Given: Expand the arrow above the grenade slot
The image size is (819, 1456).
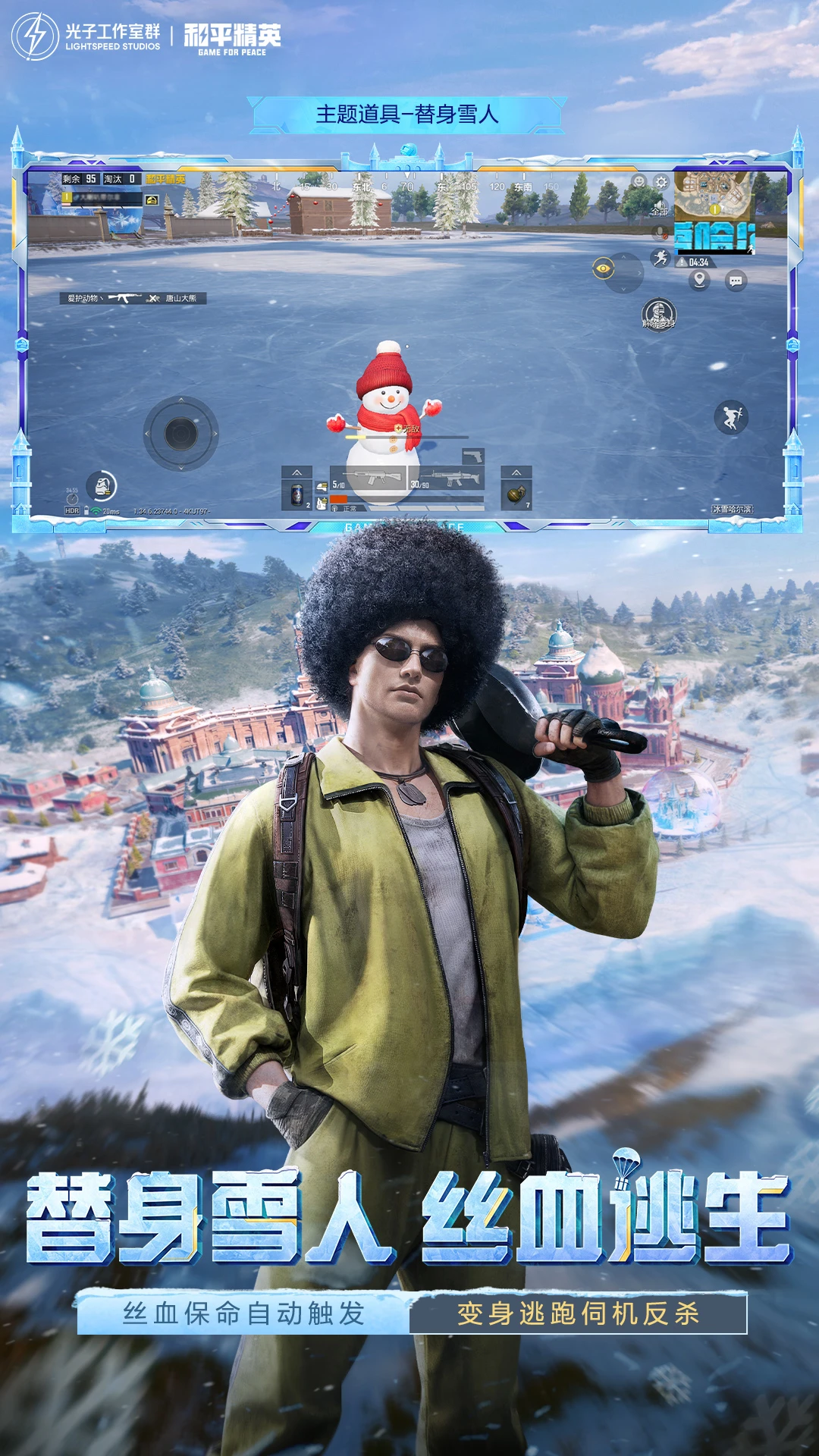Looking at the screenshot, I should click(x=516, y=472).
